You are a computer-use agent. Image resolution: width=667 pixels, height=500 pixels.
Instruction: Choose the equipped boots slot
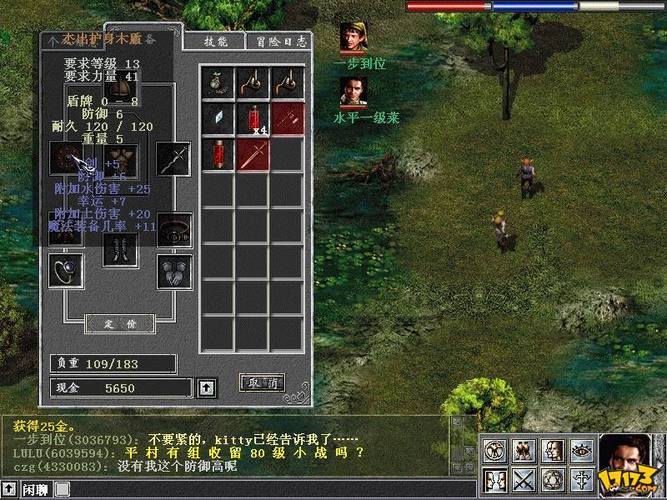tap(119, 249)
